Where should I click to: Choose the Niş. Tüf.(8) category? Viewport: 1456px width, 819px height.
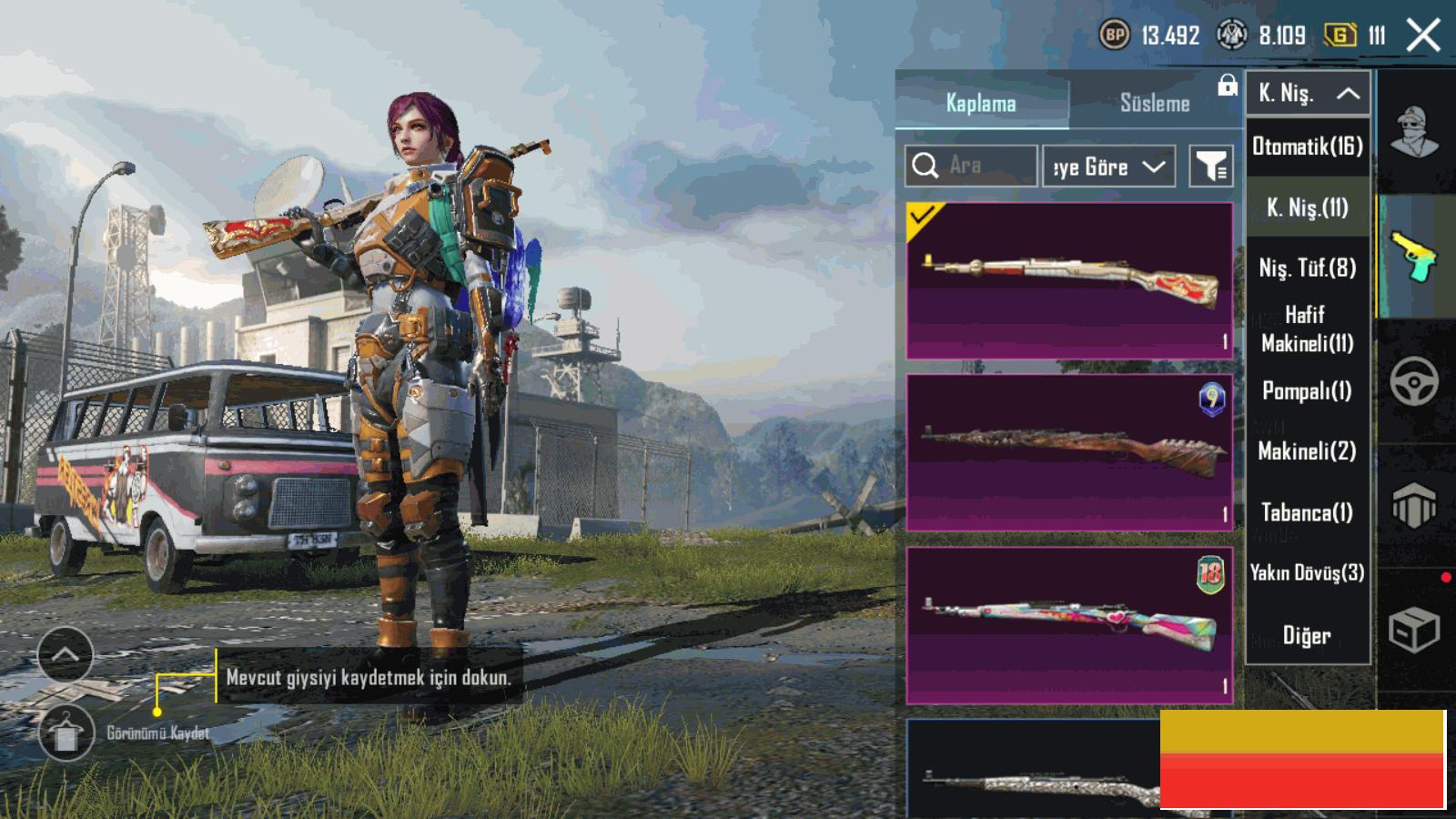click(x=1308, y=268)
